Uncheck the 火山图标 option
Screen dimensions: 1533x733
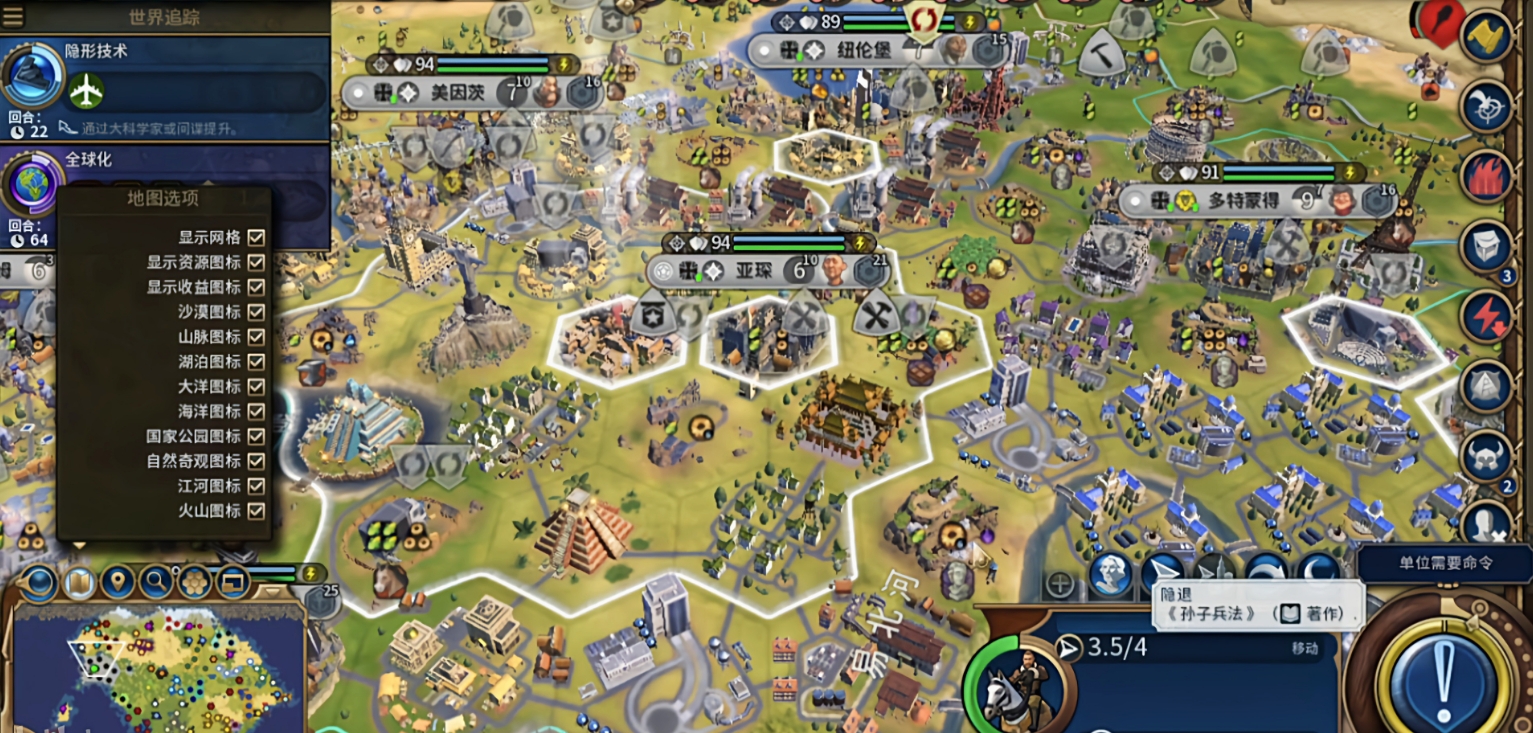pos(256,511)
